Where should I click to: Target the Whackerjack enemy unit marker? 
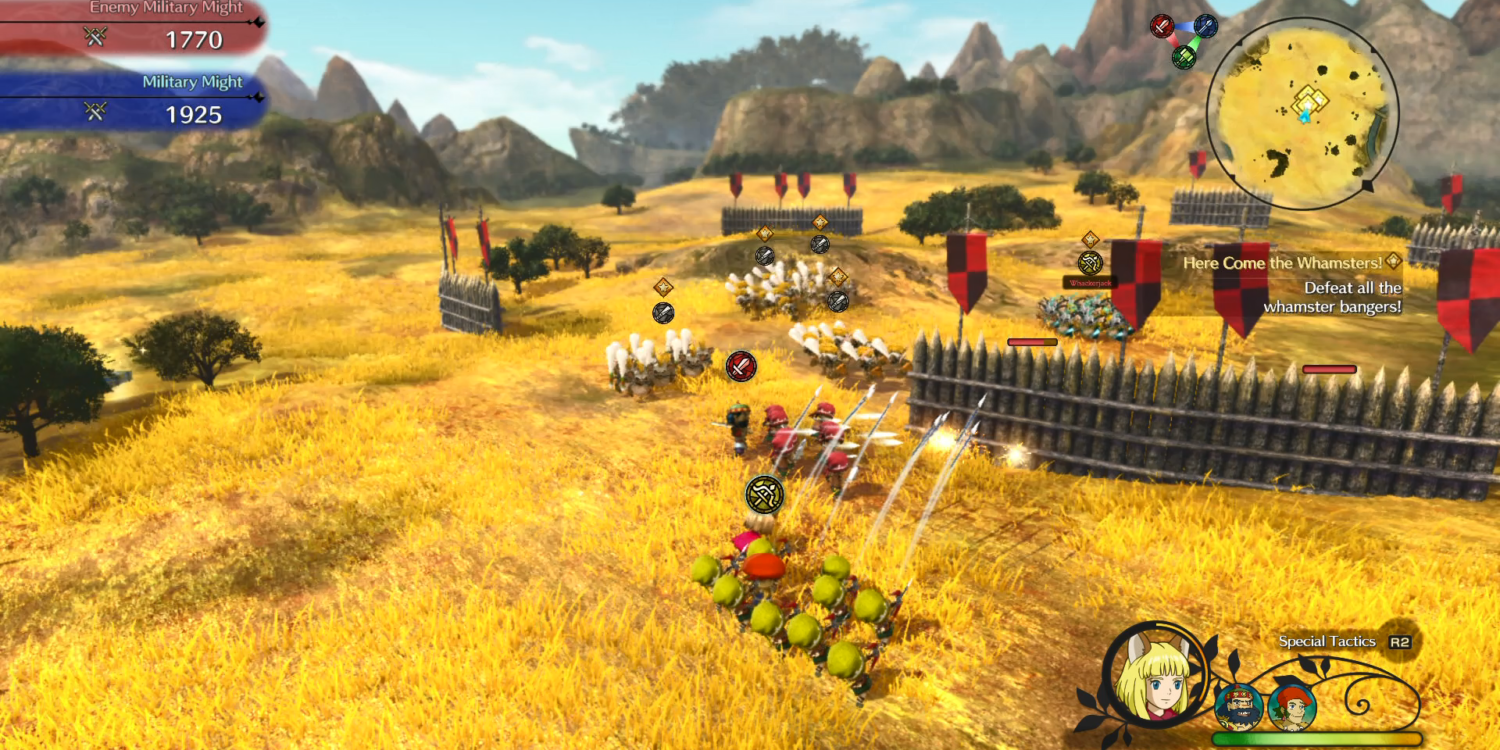tap(1090, 263)
